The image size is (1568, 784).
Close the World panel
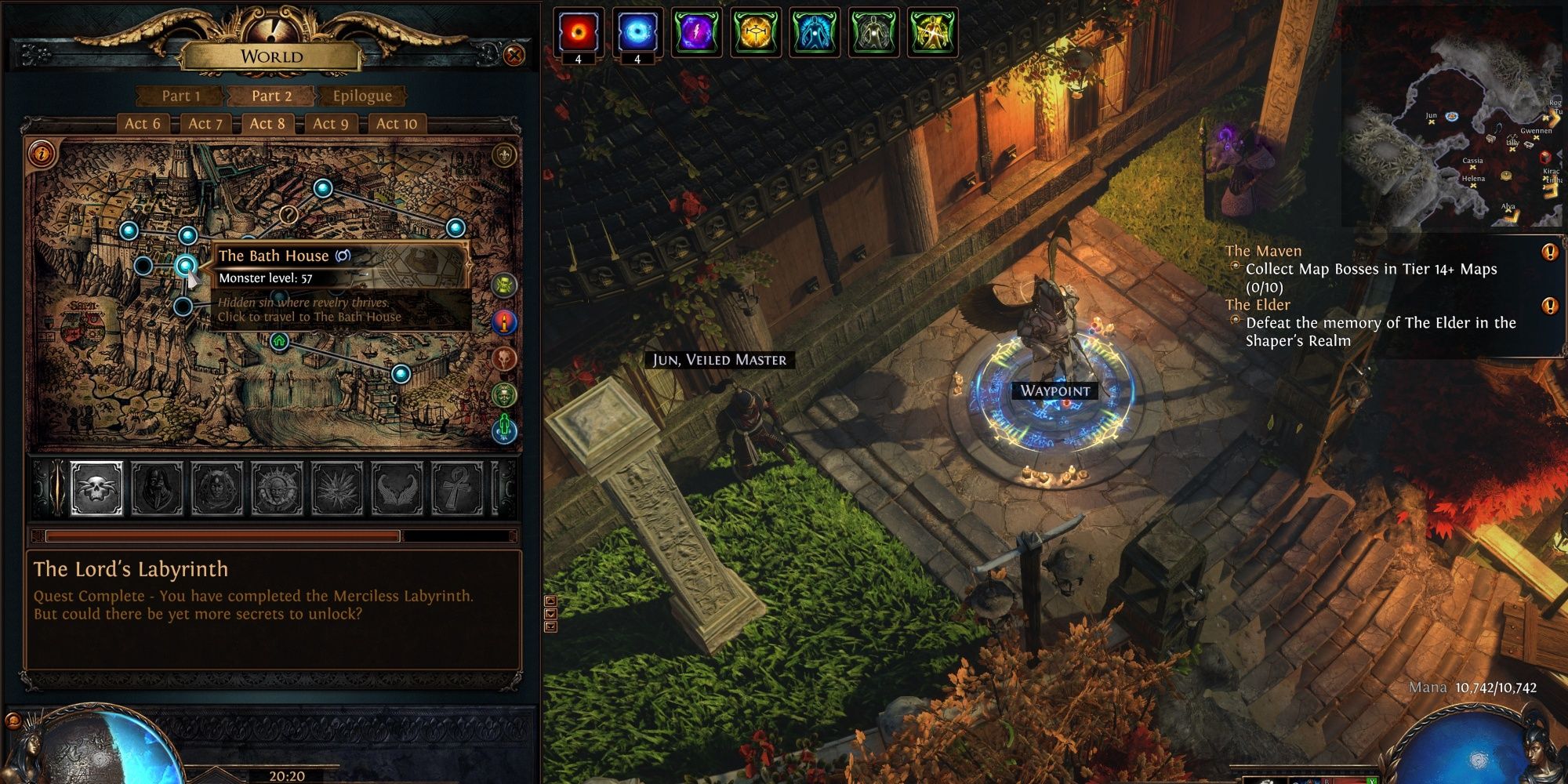pos(514,56)
